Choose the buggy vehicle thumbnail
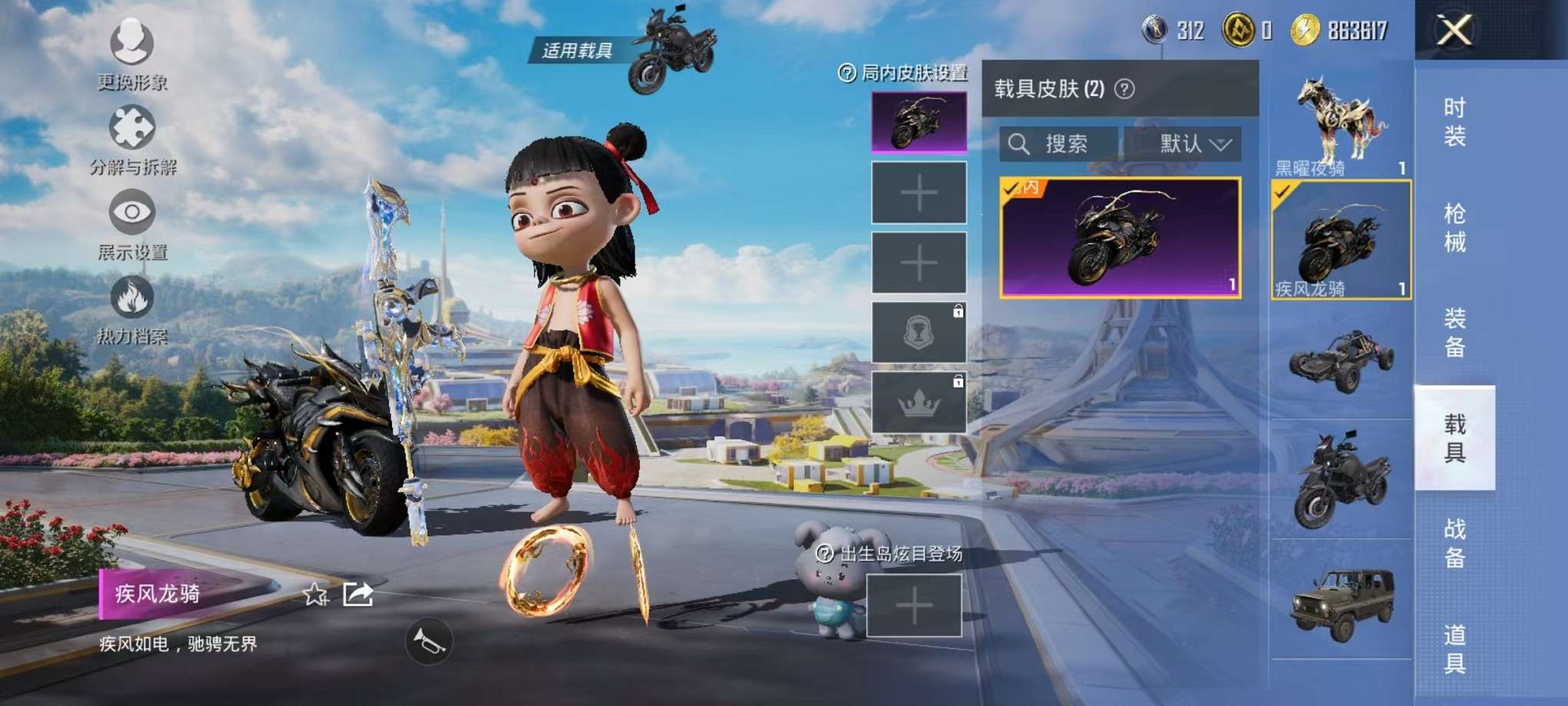This screenshot has width=1568, height=706. click(1340, 360)
